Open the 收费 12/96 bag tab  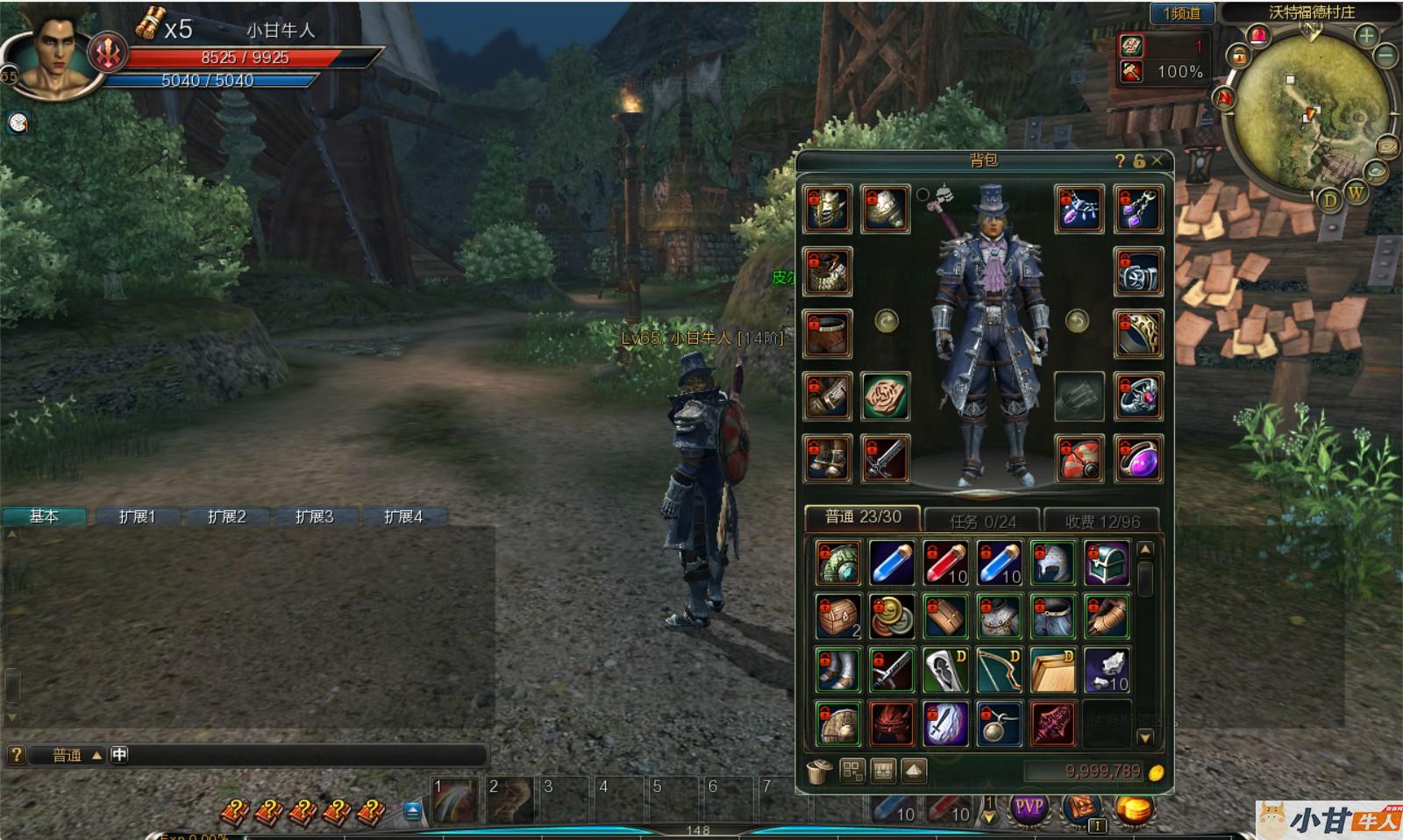(1102, 521)
